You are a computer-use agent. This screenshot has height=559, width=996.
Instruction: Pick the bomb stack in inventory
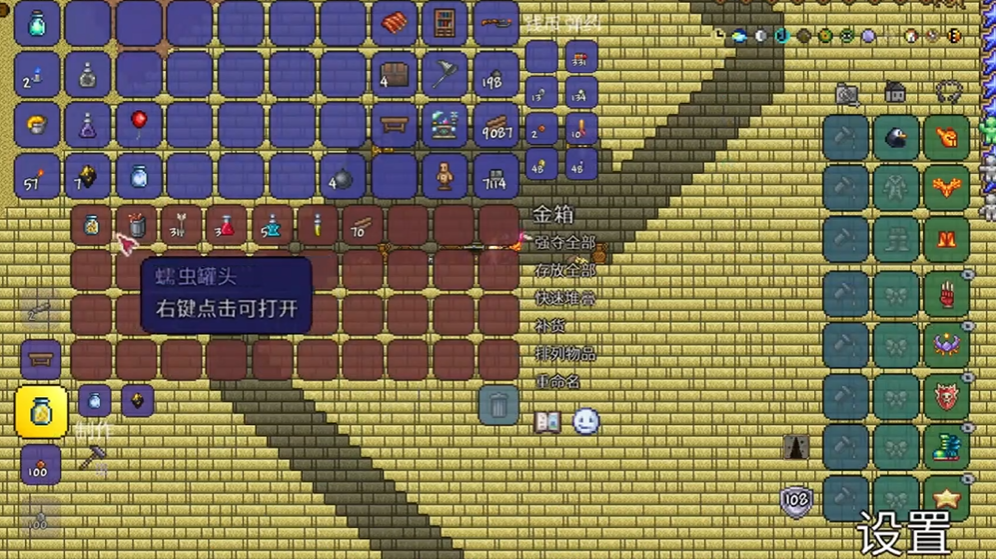(343, 177)
